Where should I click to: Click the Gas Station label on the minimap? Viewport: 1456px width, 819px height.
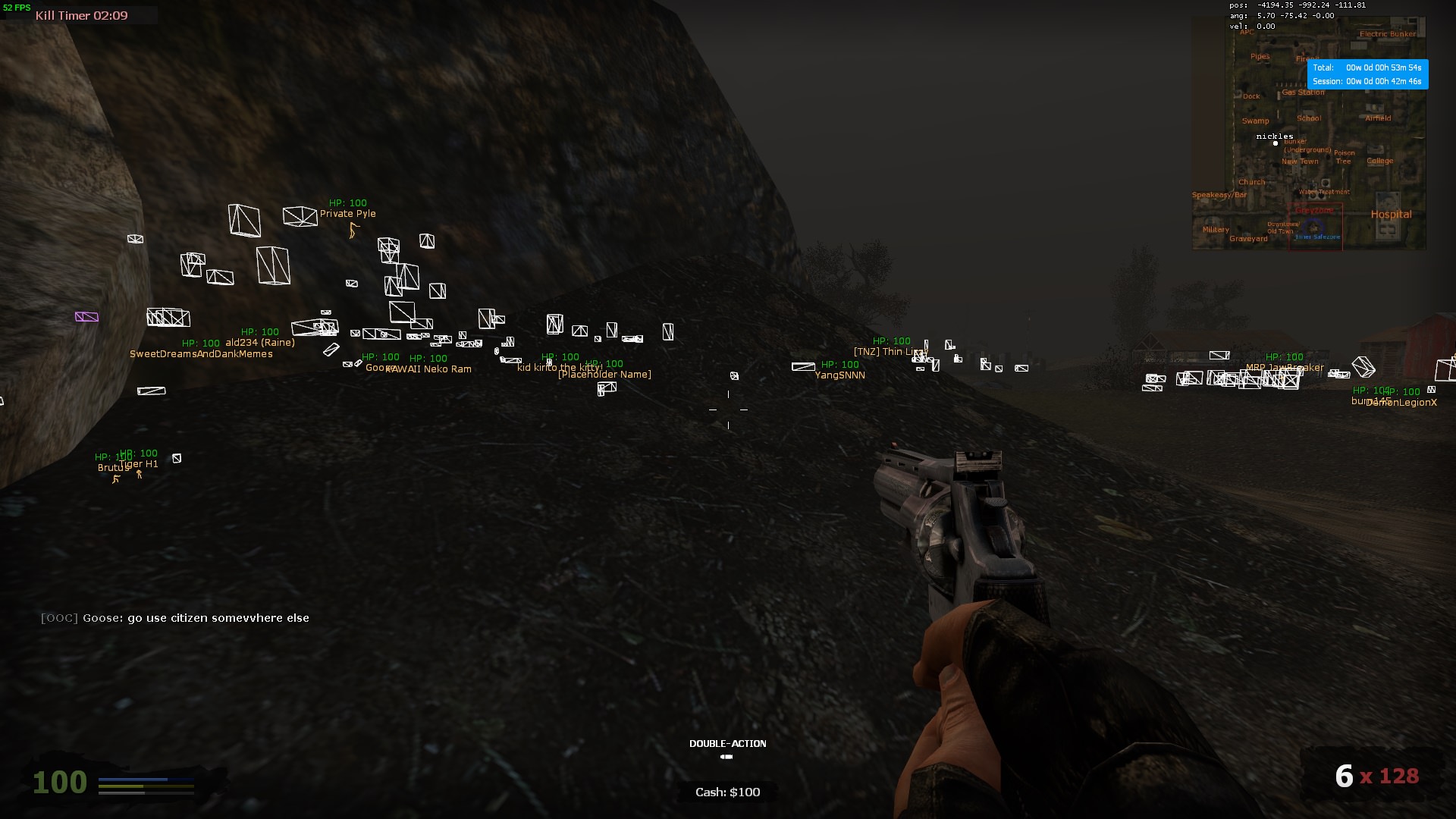tap(1303, 93)
